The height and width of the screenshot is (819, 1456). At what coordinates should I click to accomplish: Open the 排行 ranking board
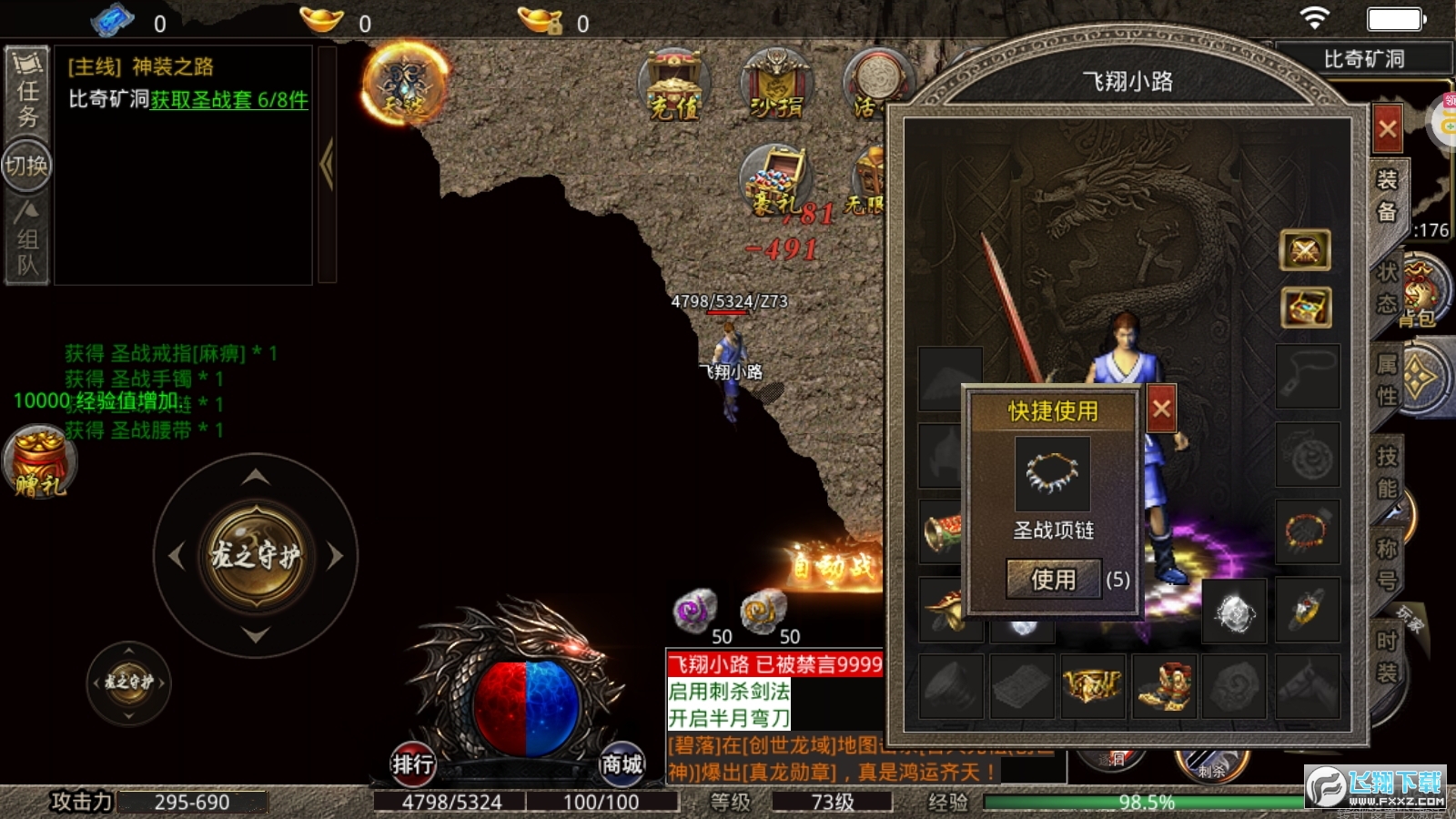[x=412, y=763]
